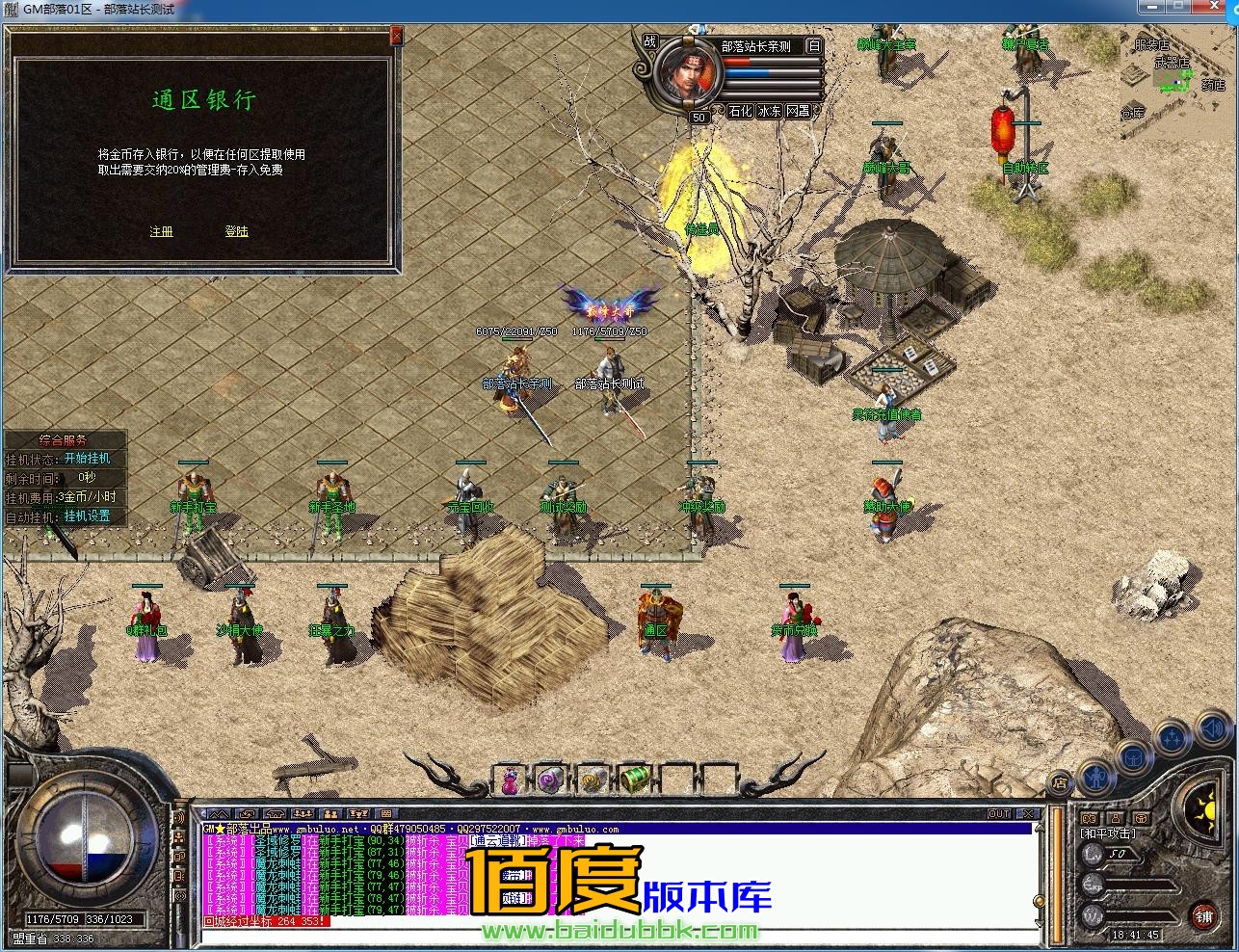Click the 冰冻 status button
The height and width of the screenshot is (952, 1239).
(x=769, y=112)
